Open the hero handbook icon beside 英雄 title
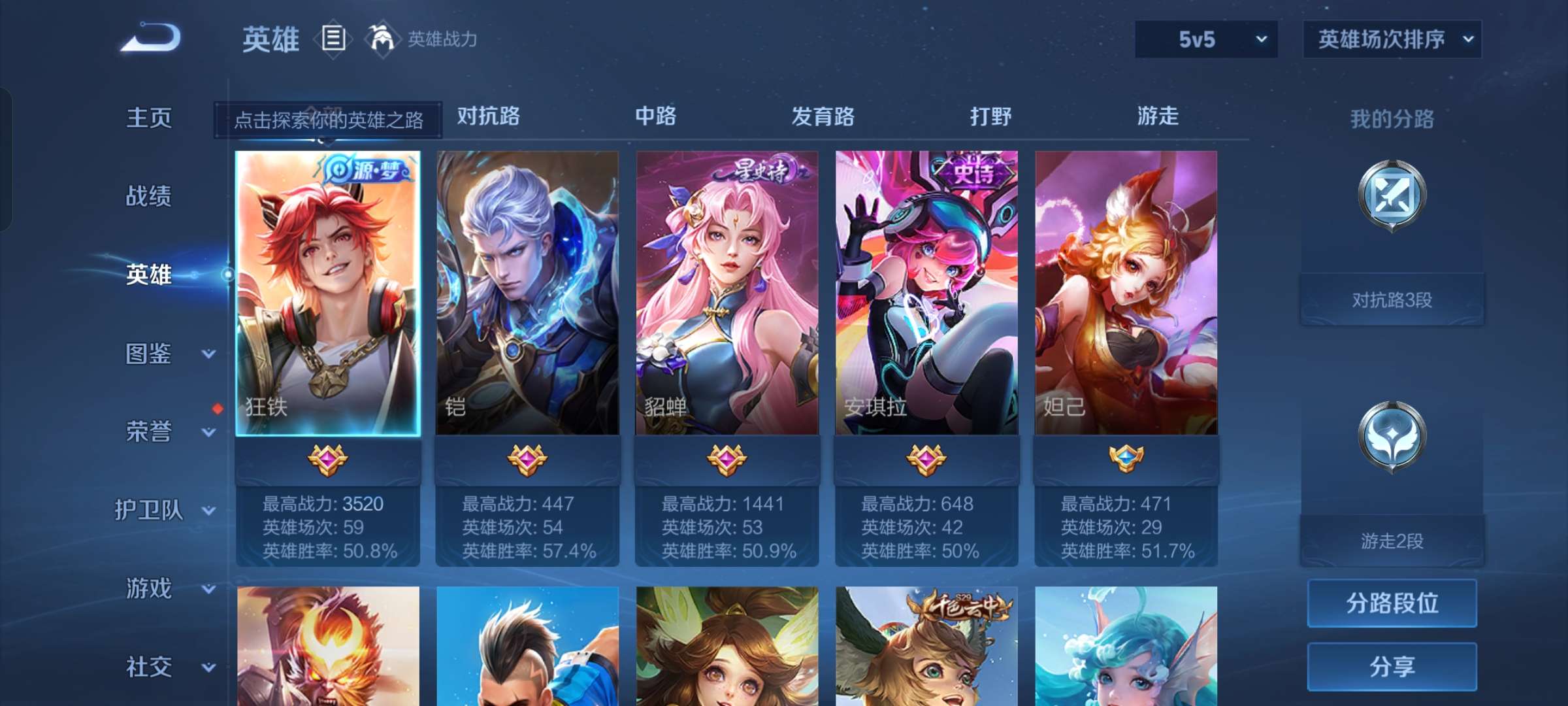The height and width of the screenshot is (706, 1568). pyautogui.click(x=335, y=39)
